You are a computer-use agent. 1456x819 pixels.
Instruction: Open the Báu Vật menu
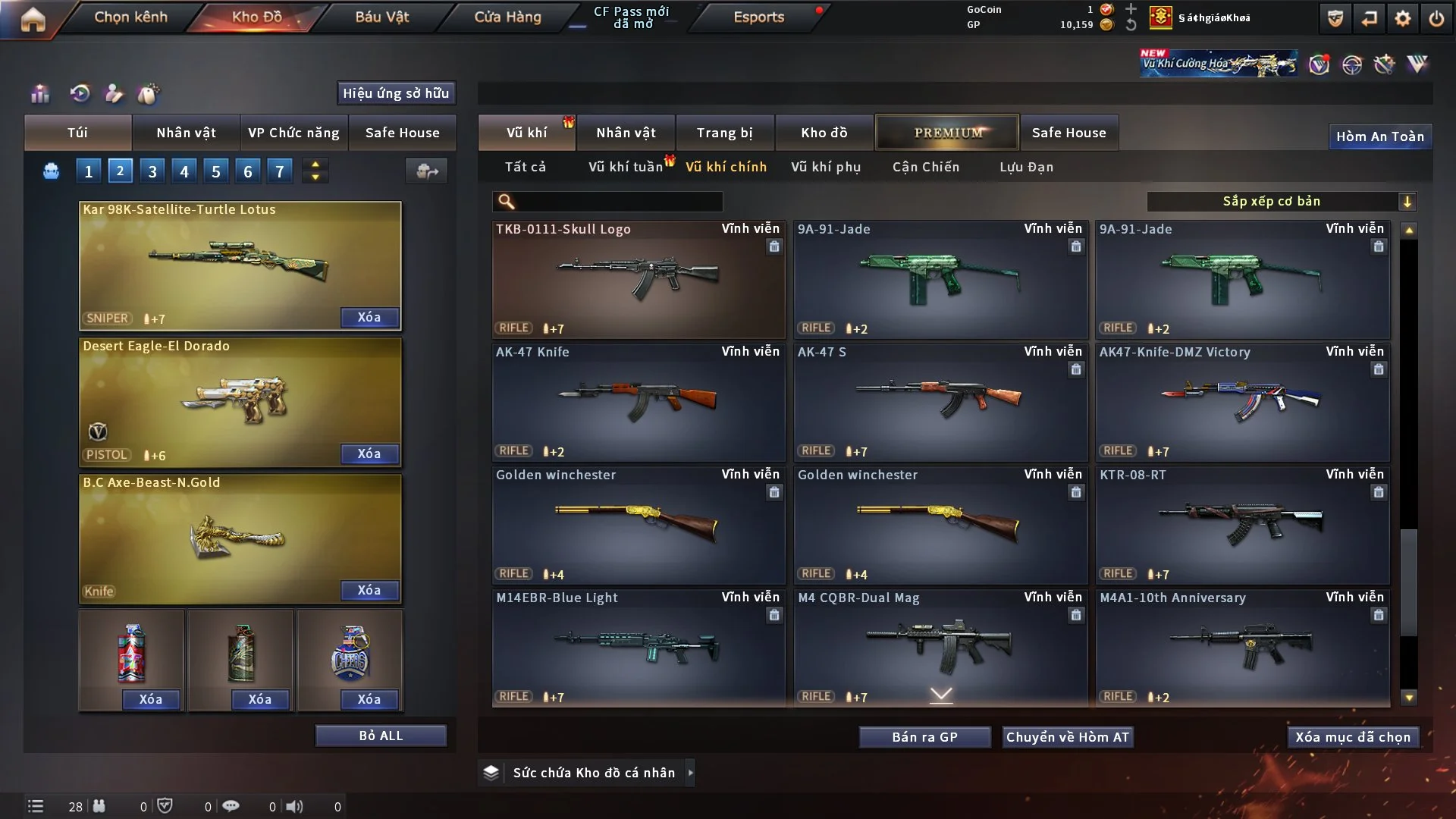tap(381, 17)
